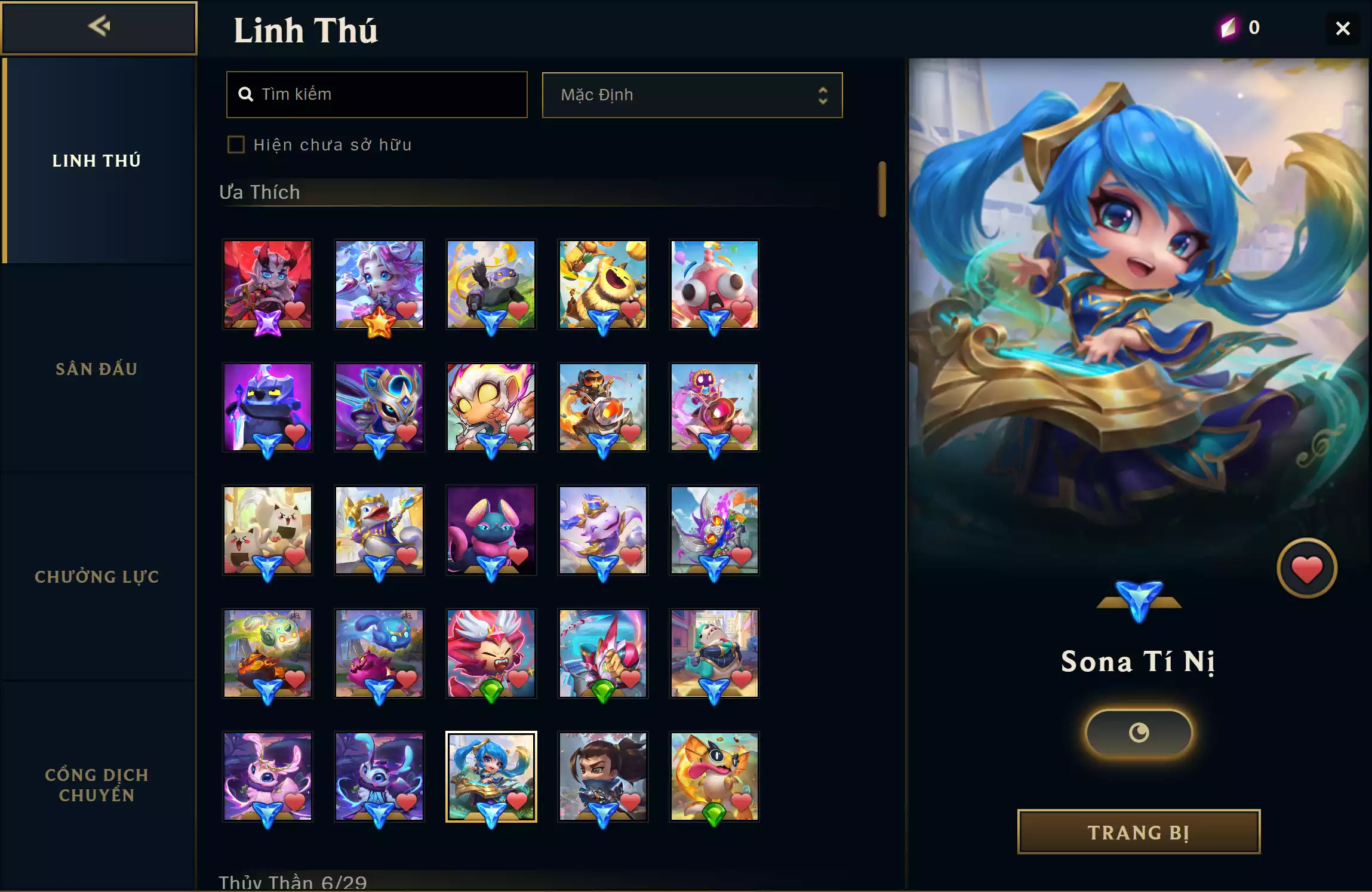Enable the Hiện chưa sở hữu checkbox
The width and height of the screenshot is (1372, 892).
tap(236, 144)
